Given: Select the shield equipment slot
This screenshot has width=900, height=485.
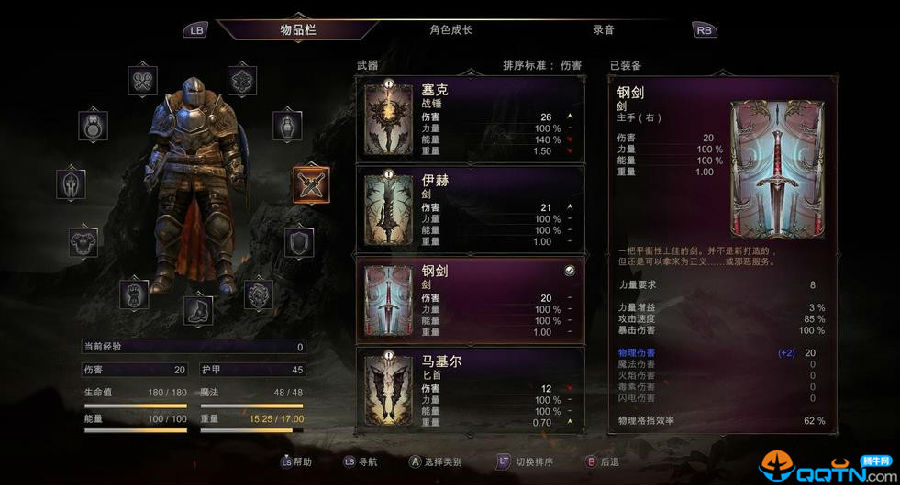Looking at the screenshot, I should click(299, 241).
